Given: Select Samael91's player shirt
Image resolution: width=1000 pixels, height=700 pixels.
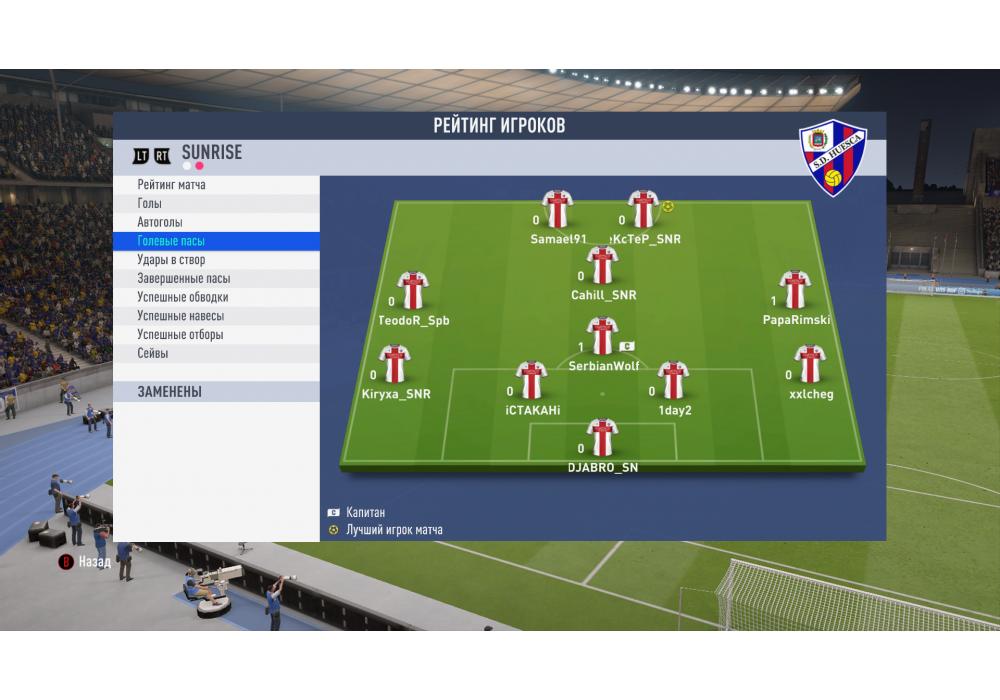Looking at the screenshot, I should [557, 209].
